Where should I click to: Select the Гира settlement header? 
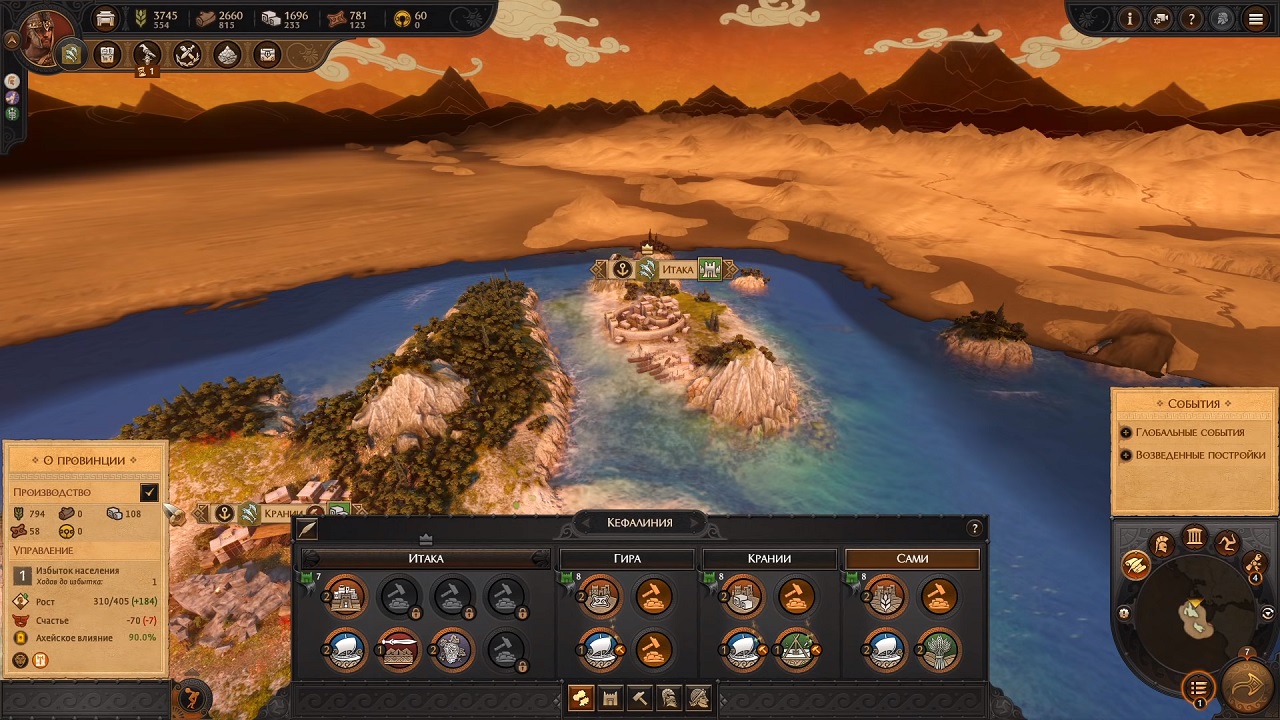628,558
